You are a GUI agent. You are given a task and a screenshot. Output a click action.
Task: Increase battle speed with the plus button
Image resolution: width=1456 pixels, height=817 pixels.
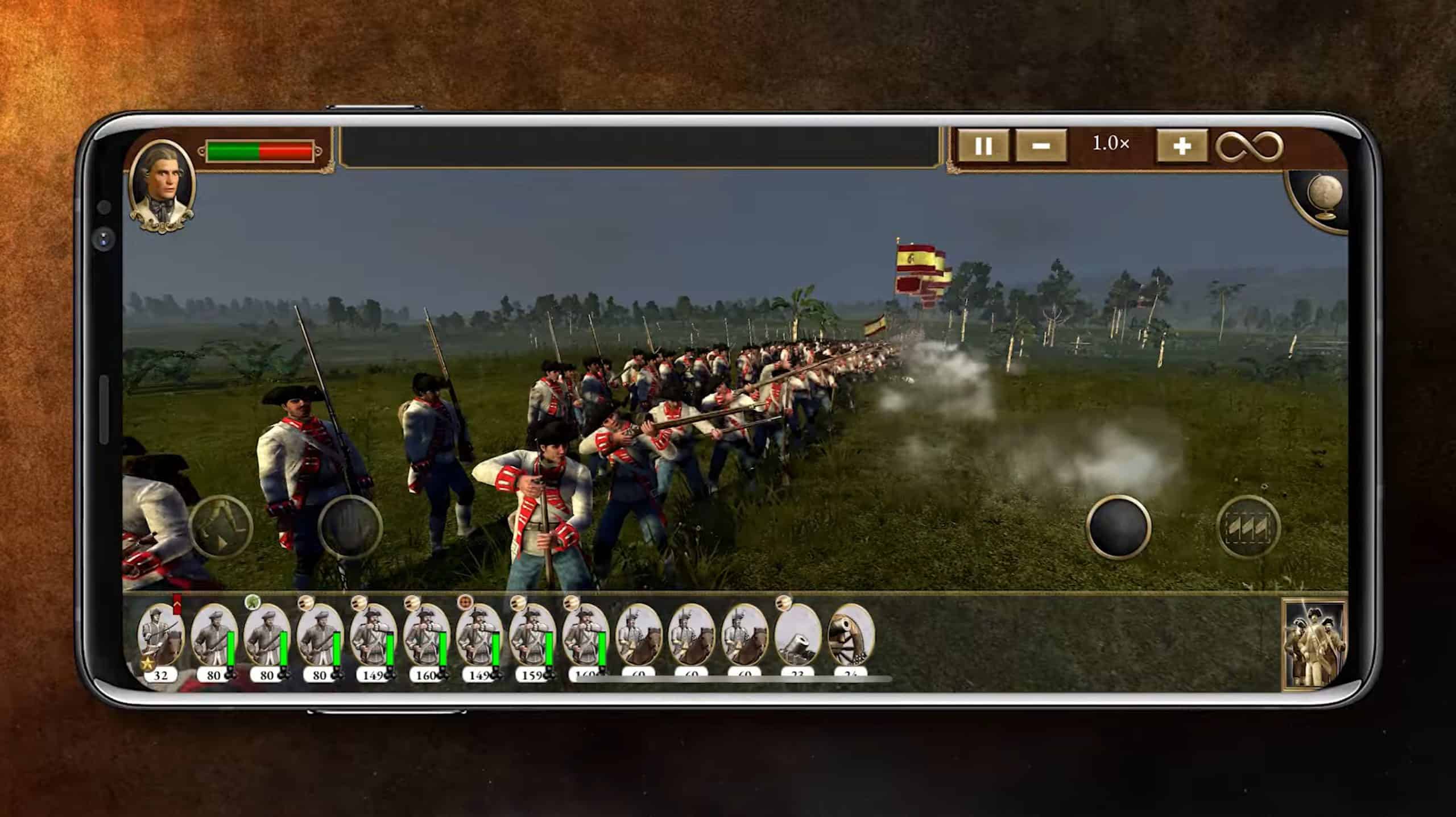coord(1182,147)
